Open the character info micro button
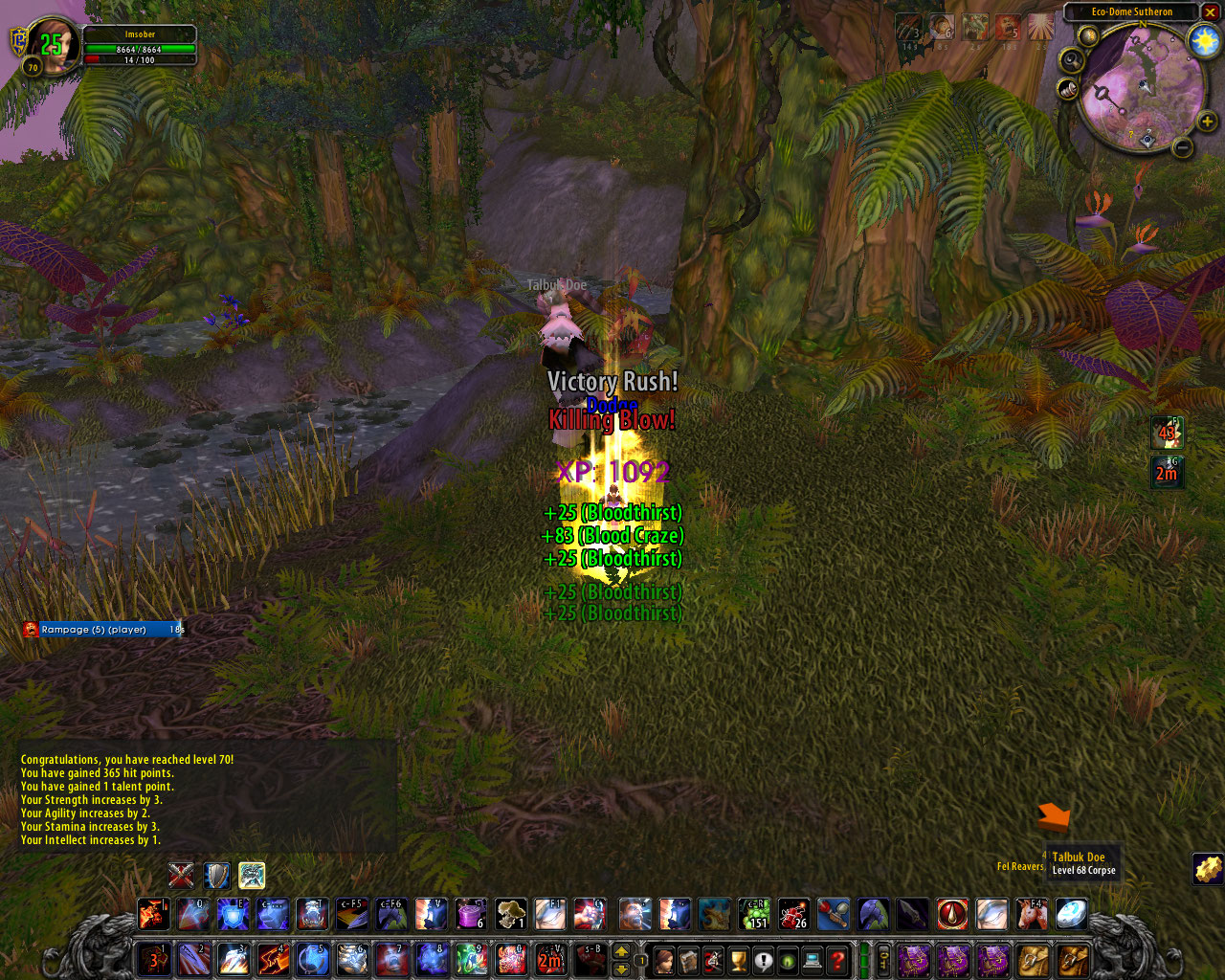 click(x=664, y=959)
